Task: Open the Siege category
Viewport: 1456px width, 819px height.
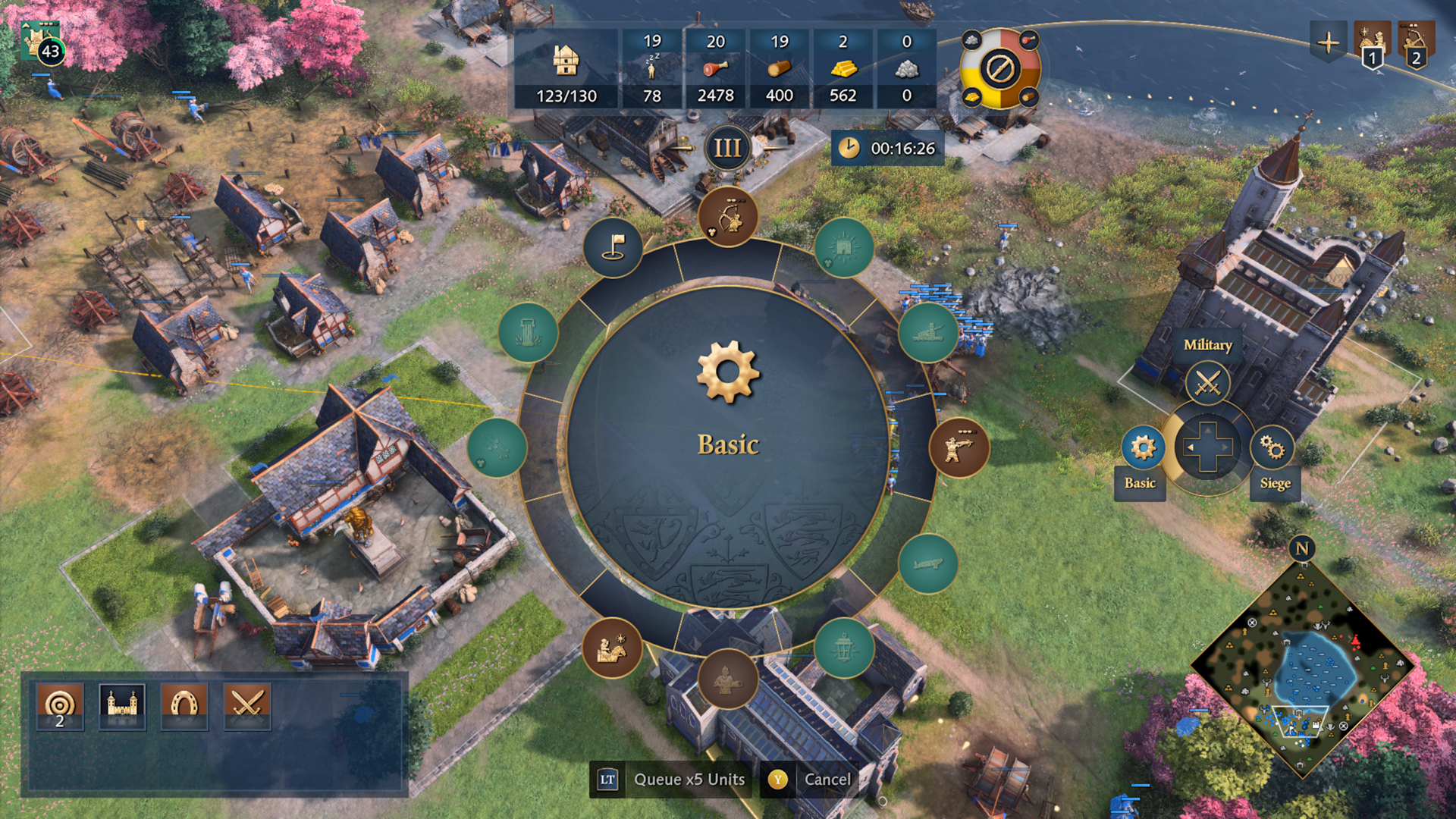Action: [x=1272, y=447]
